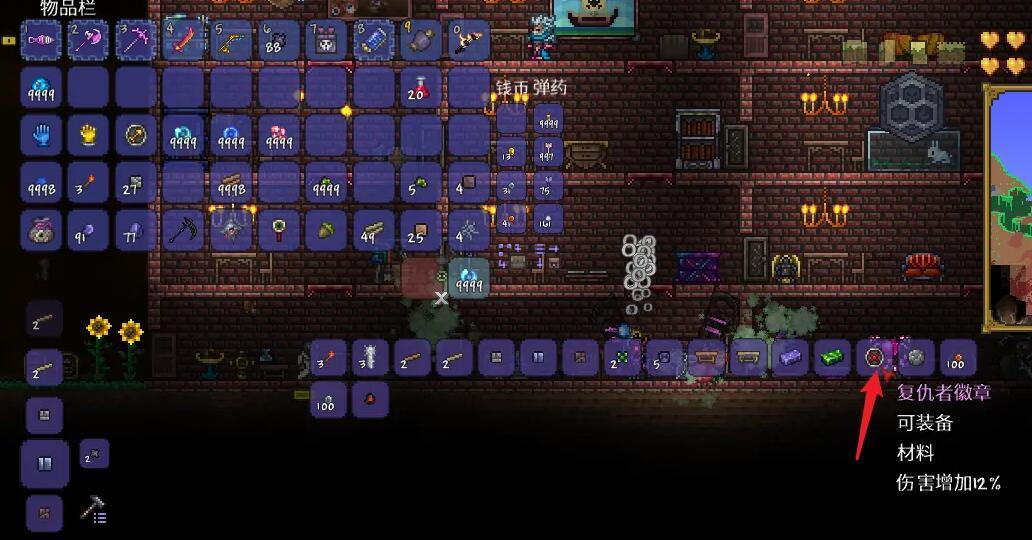1032x540 pixels.
Task: Choose the acorn in the inventory
Action: [324, 230]
